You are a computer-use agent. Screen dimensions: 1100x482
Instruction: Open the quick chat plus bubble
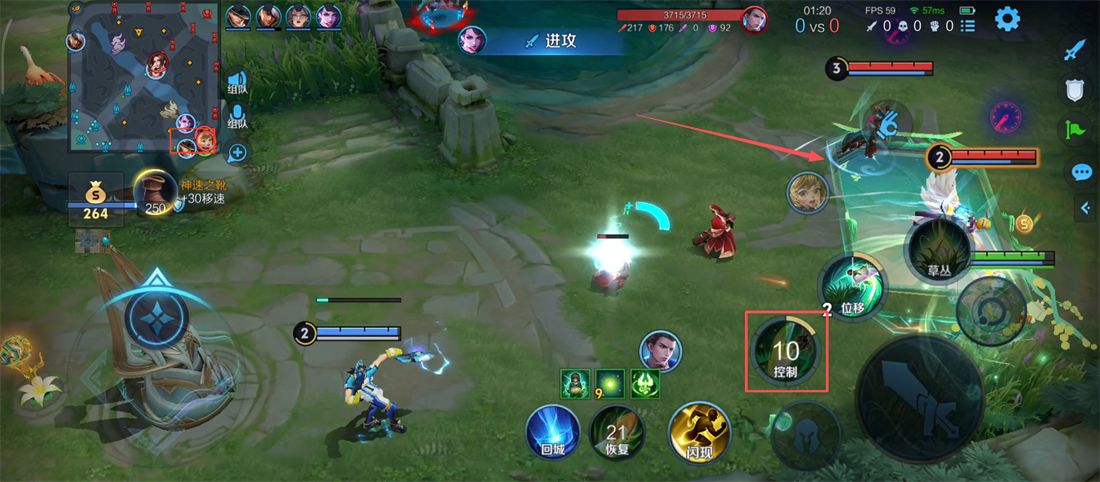(237, 153)
